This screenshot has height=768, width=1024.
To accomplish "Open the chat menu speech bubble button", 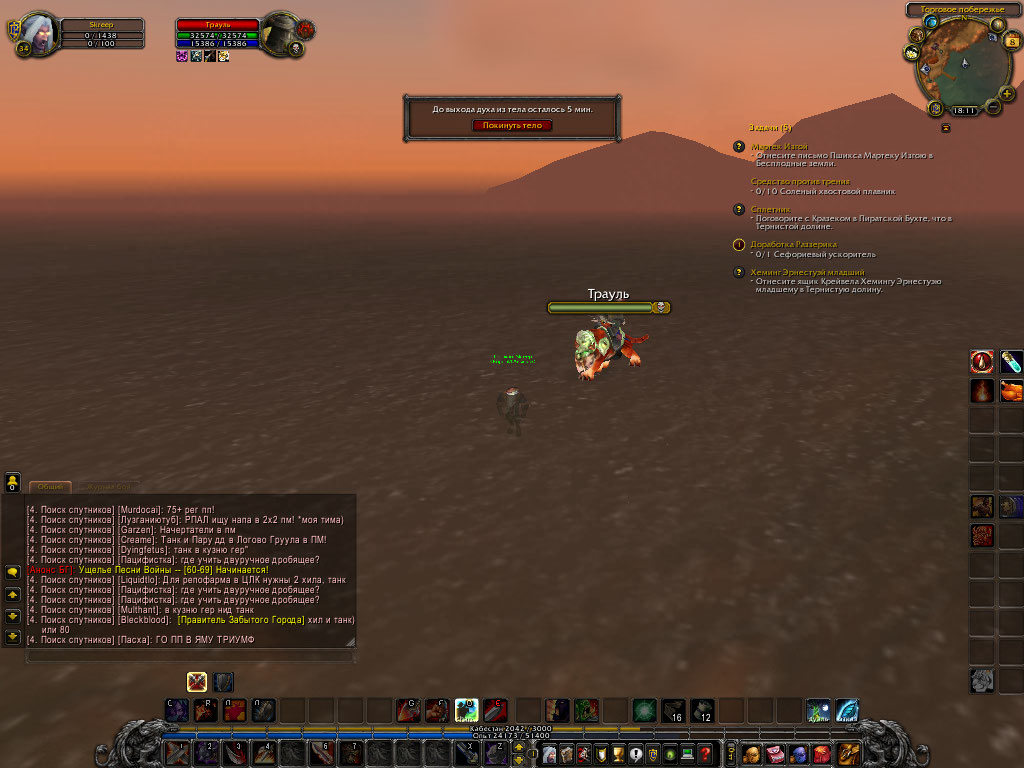I will point(12,572).
